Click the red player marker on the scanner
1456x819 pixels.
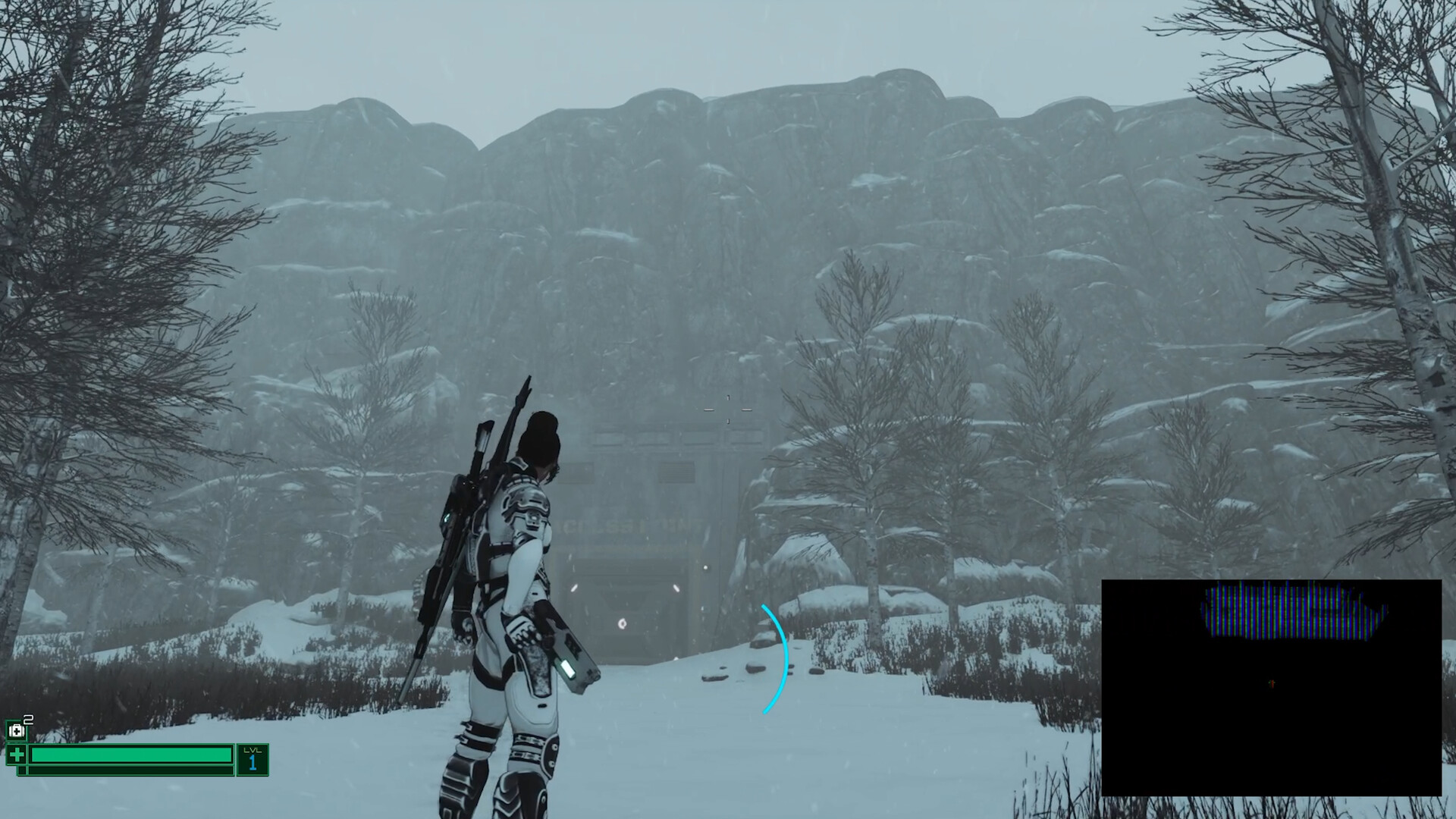1271,682
